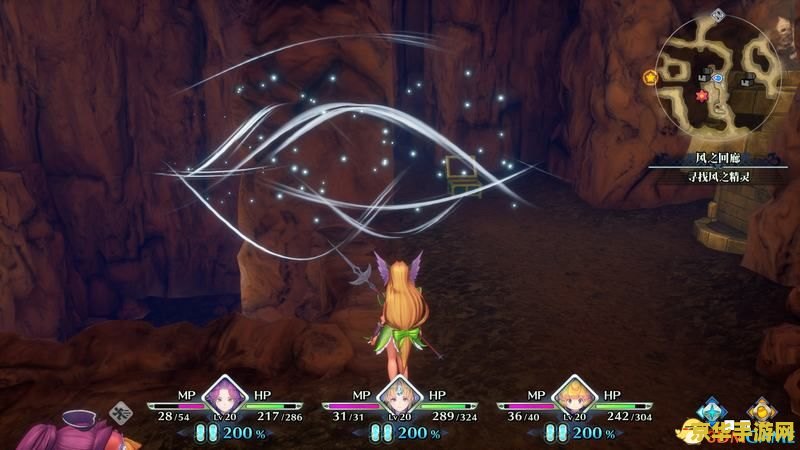Activate the gold diamond shortcut icon
Image resolution: width=800 pixels, height=450 pixels.
[762, 411]
